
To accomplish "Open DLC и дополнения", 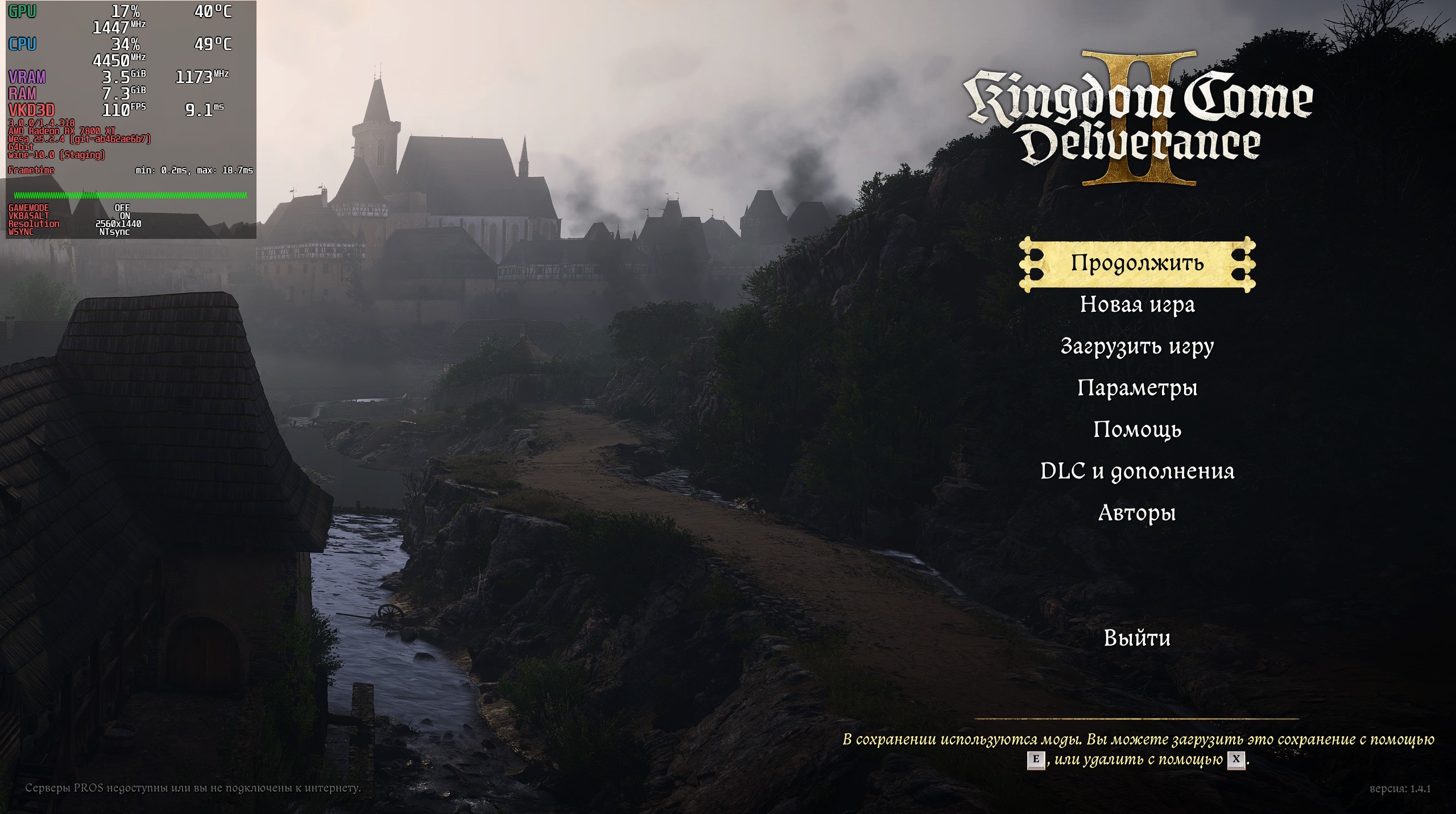I will (1137, 471).
